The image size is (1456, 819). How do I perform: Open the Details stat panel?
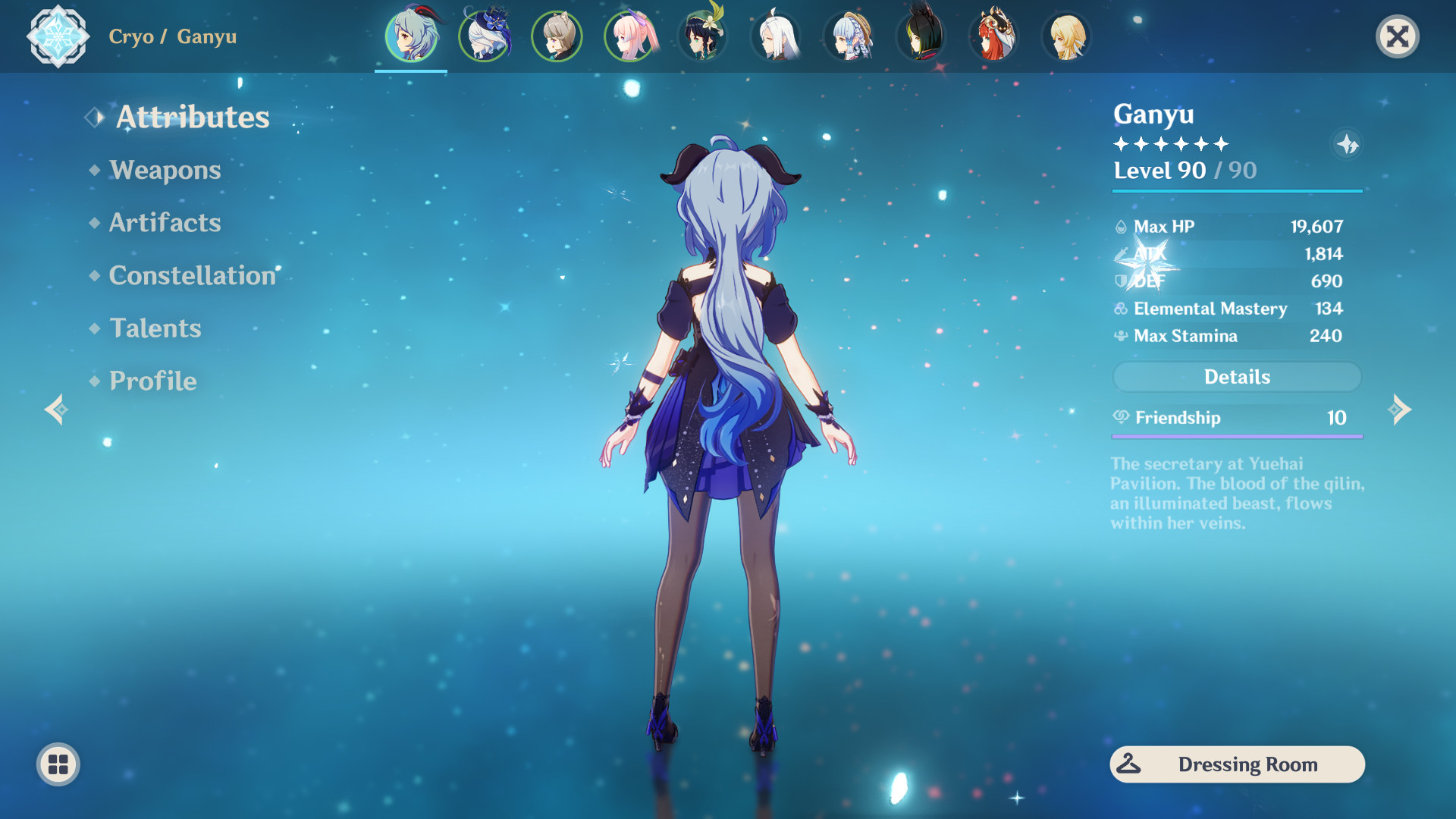coord(1237,377)
